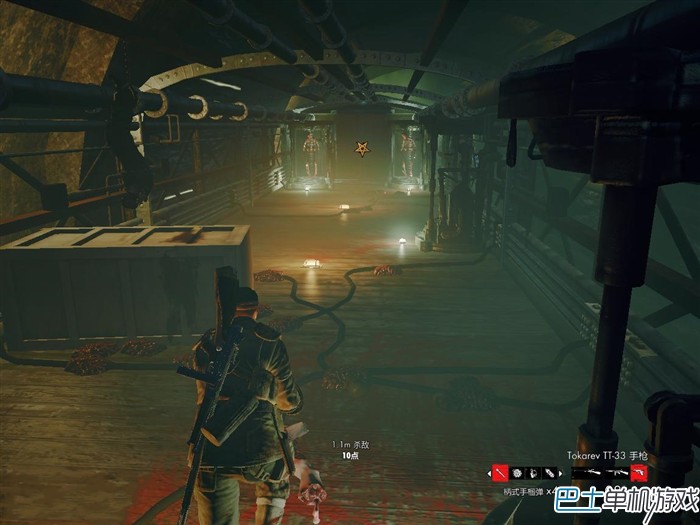Select the Tokarev TT-33 pistol slot
The width and height of the screenshot is (700, 525).
(x=639, y=472)
